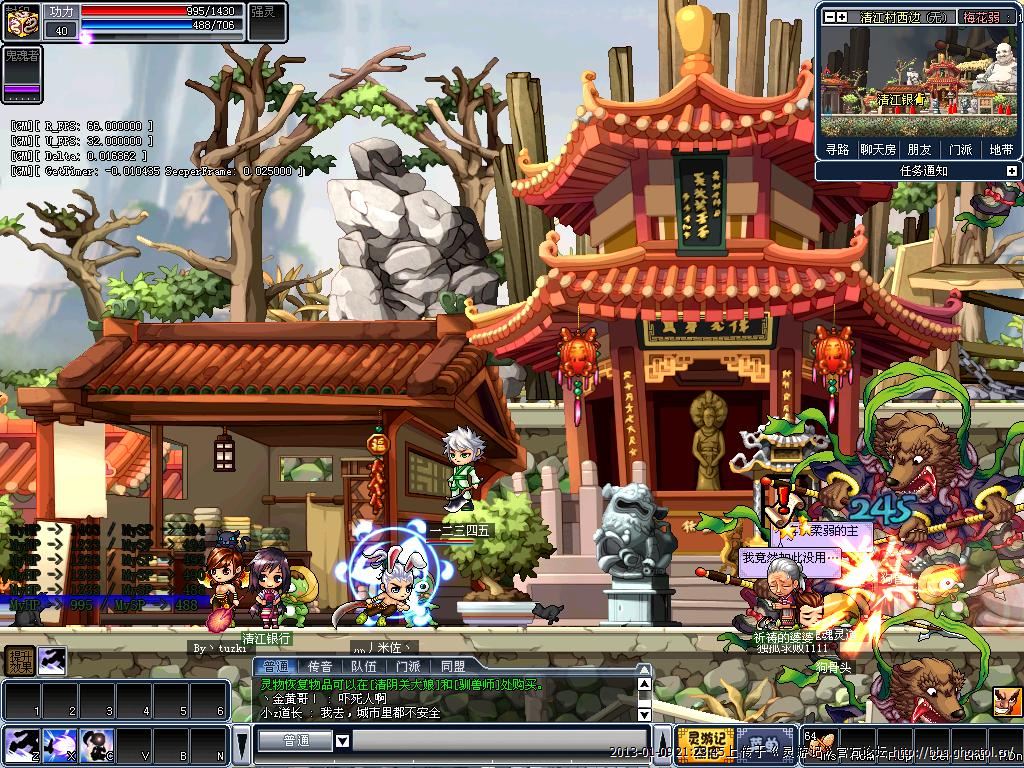Expand the 任务通知 quest notification panel
This screenshot has height=768, width=1024.
(1011, 171)
